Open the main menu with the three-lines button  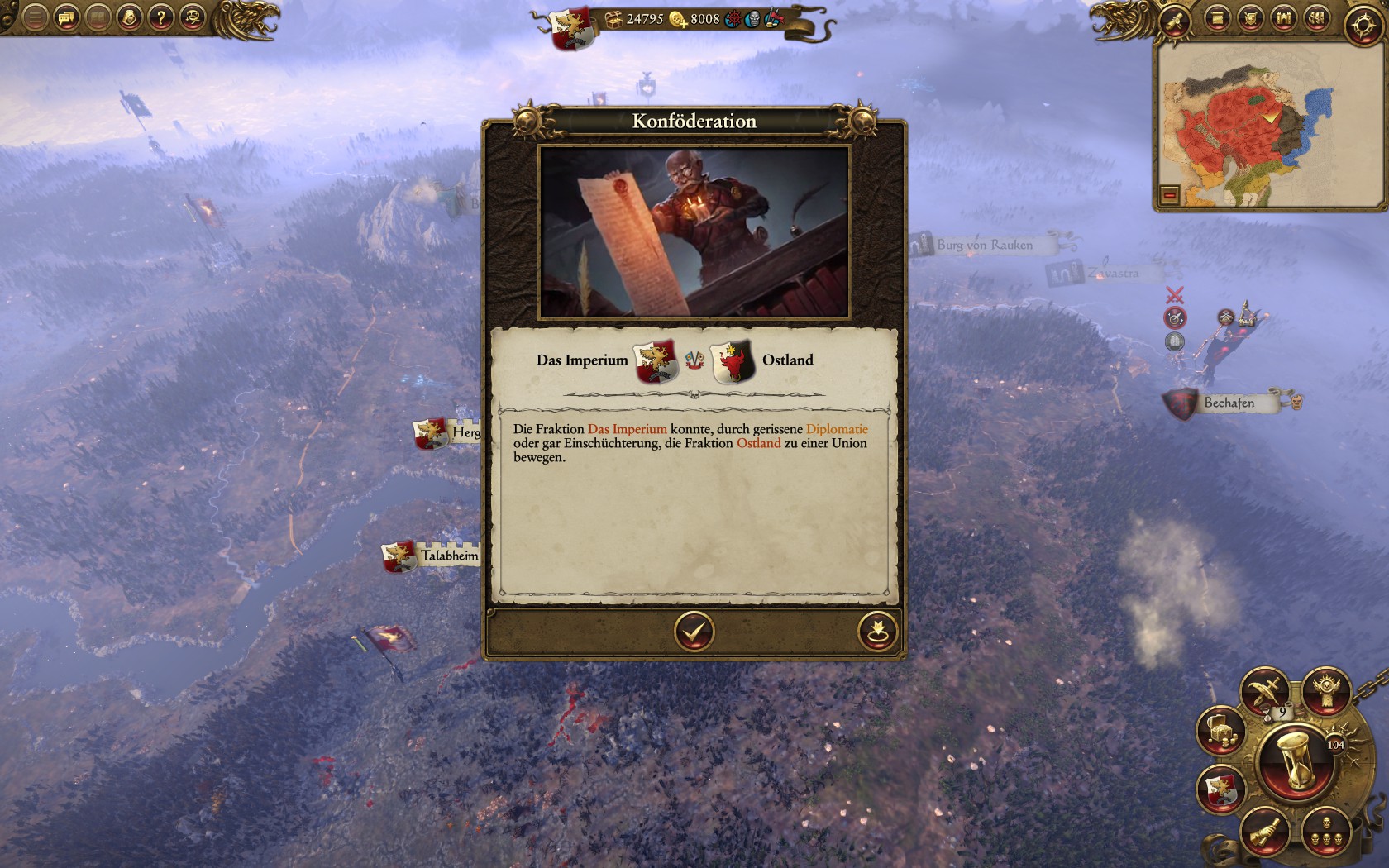(35, 17)
